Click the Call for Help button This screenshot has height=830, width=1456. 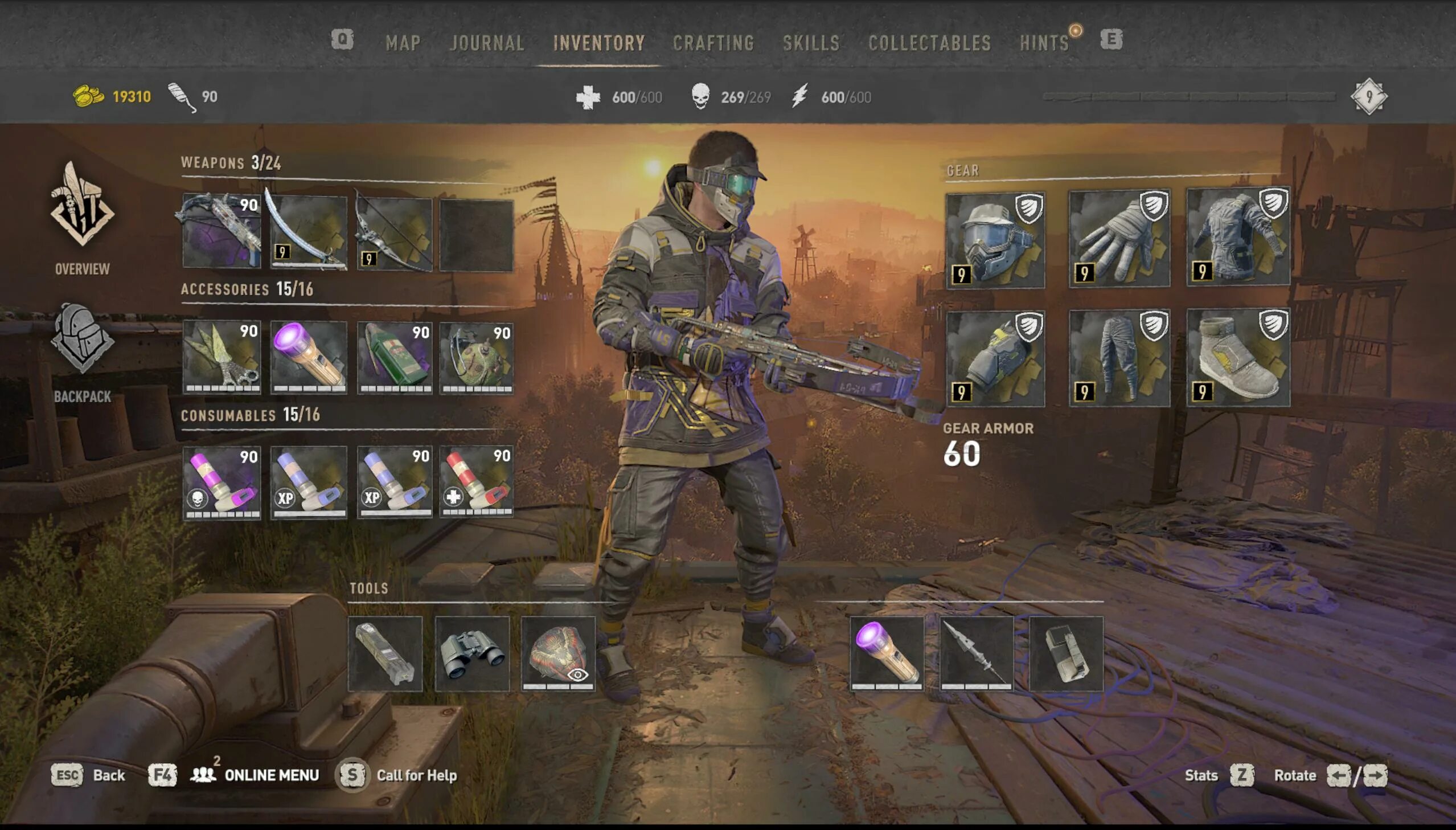click(416, 775)
